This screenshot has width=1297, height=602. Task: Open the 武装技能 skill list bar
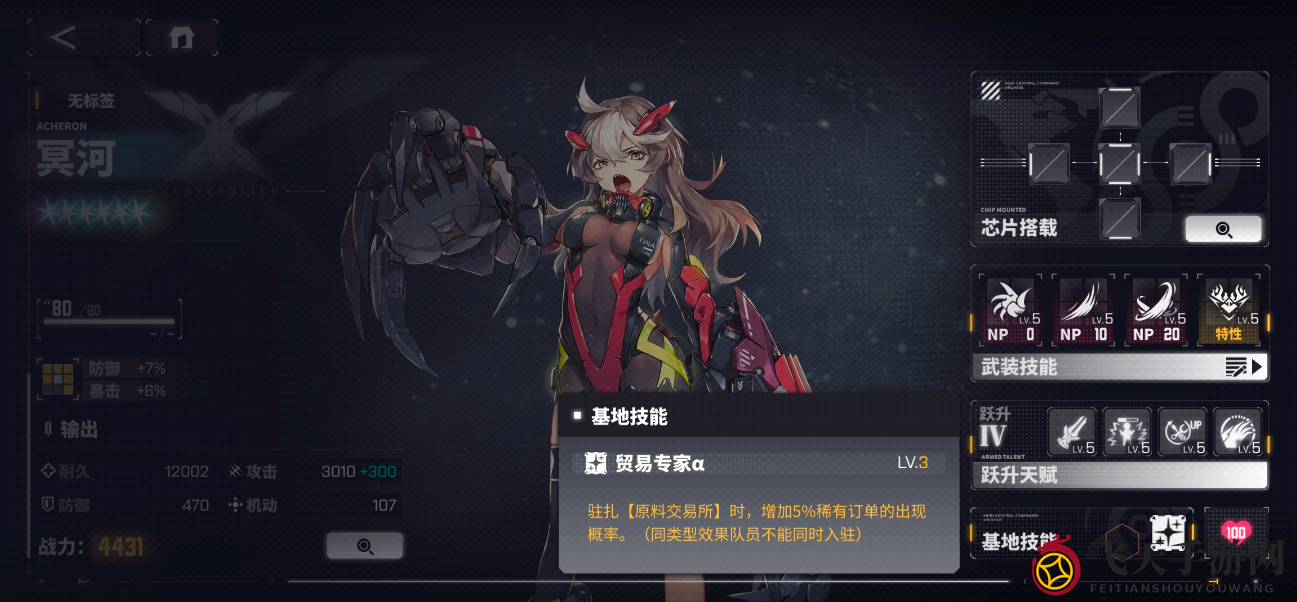pyautogui.click(x=1119, y=367)
